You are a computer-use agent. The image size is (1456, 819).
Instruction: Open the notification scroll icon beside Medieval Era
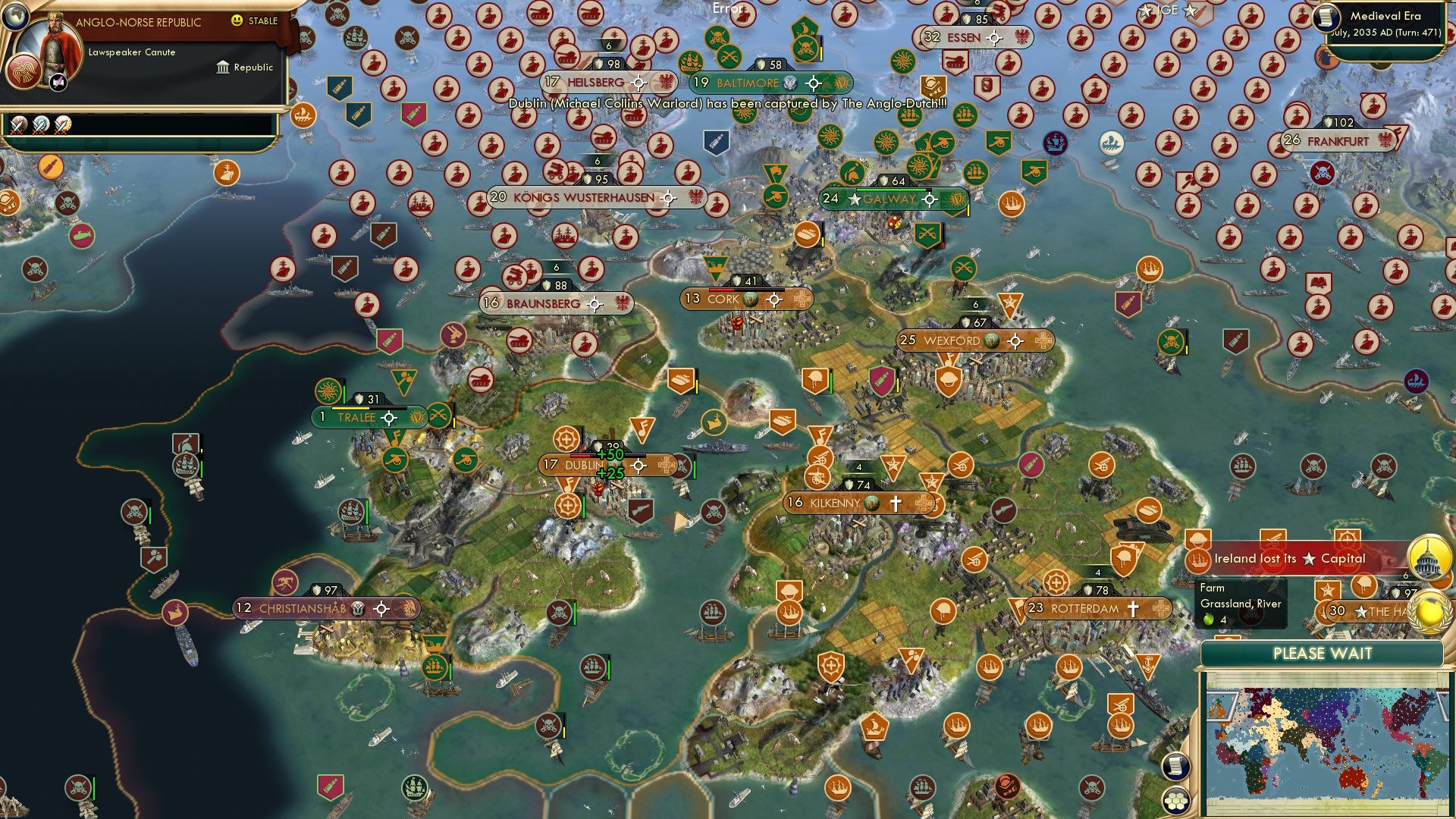1326,20
